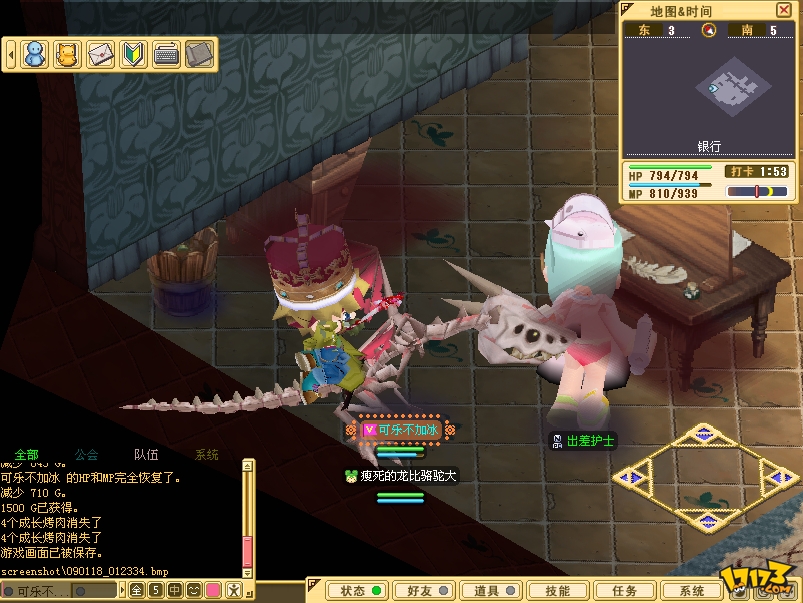Switch chat to the 公会 (Guild) tab

(x=86, y=455)
